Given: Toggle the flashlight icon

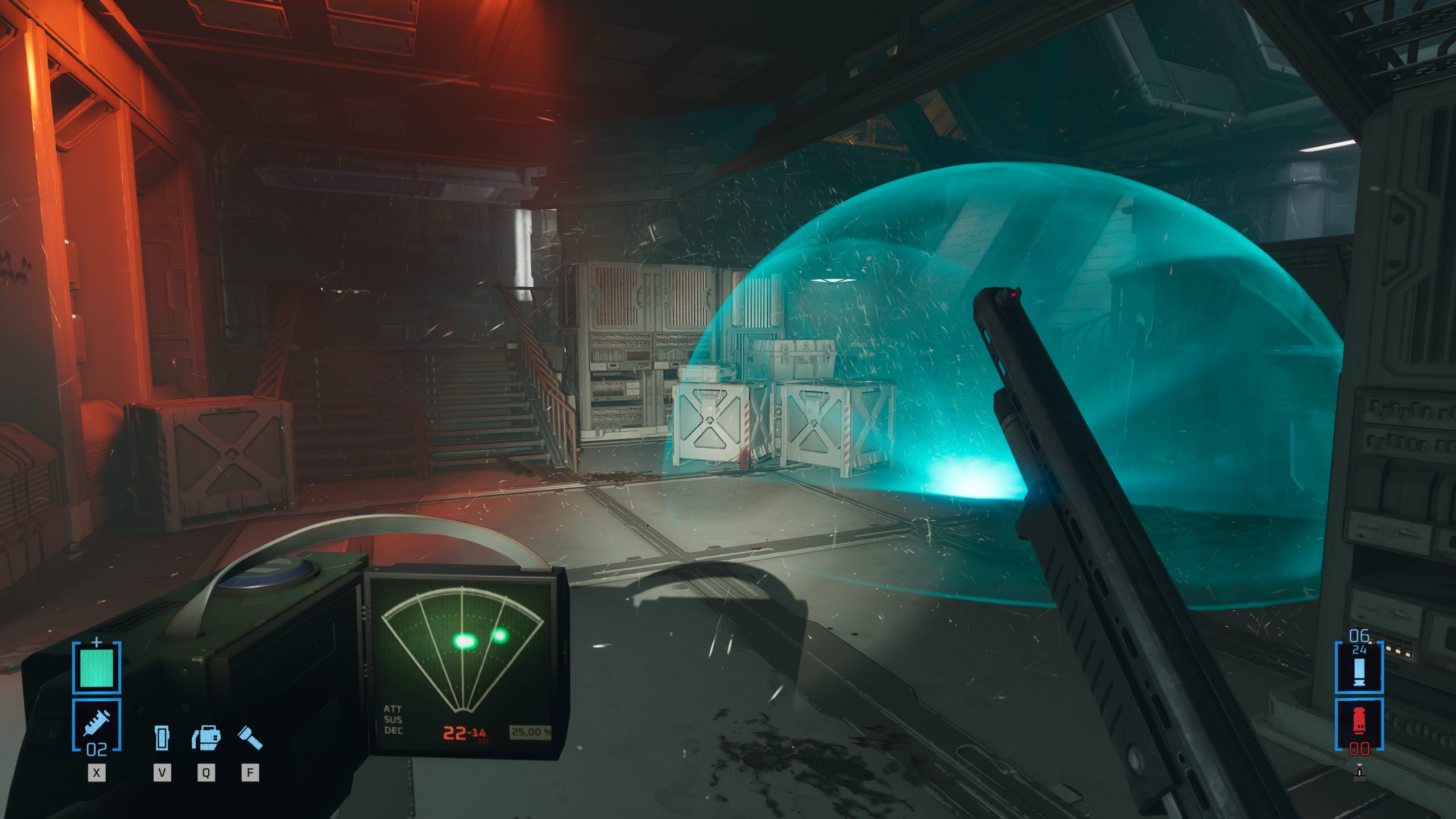Looking at the screenshot, I should tap(250, 737).
